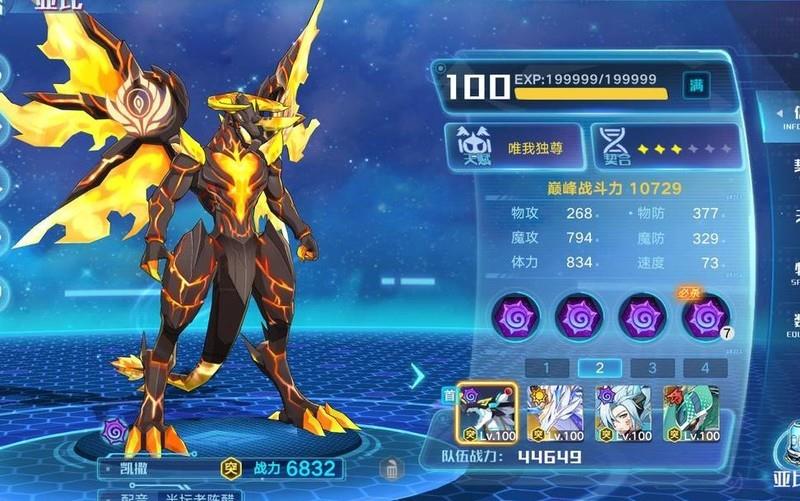Click the 满 button beside the EXP bar
The height and width of the screenshot is (501, 800).
click(696, 87)
